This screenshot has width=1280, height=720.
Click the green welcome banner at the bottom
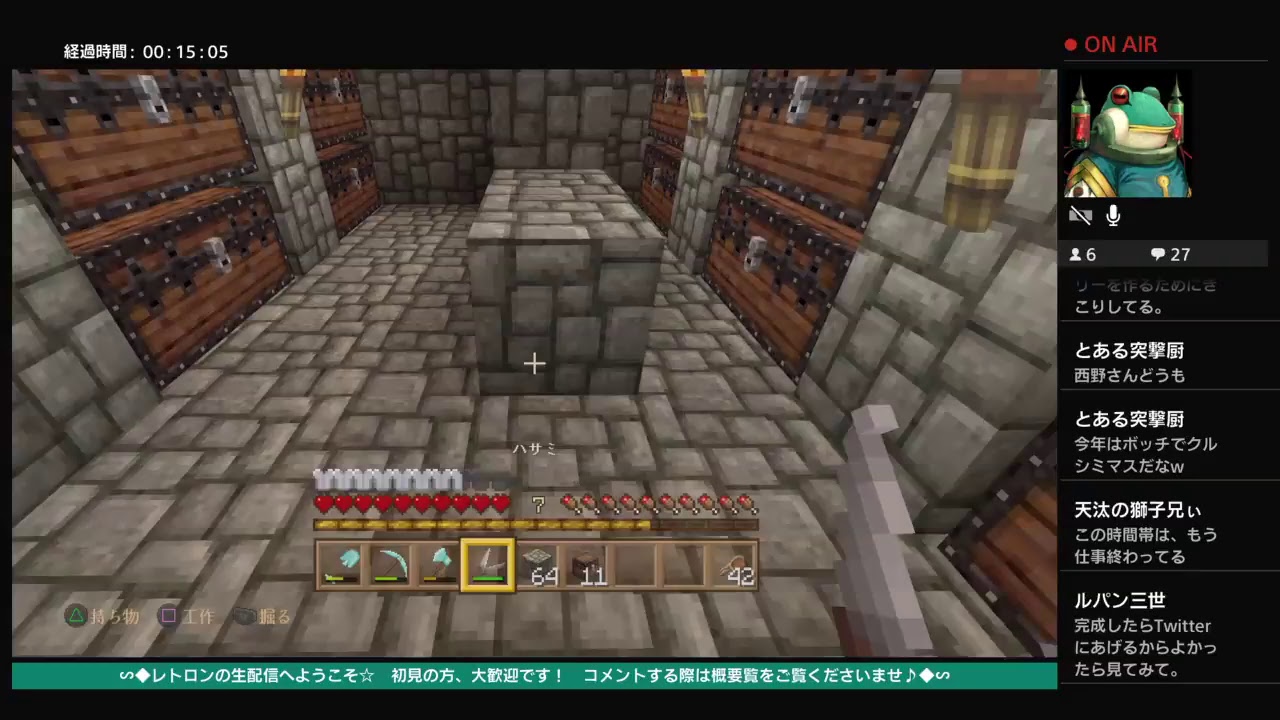(530, 675)
